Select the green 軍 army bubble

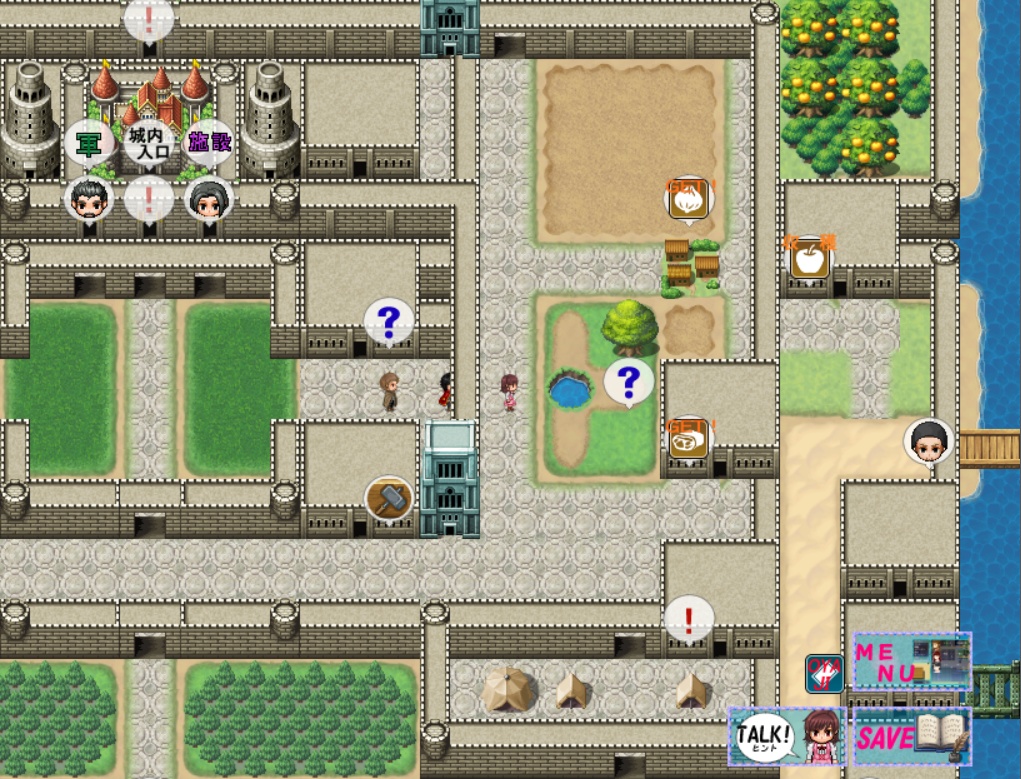(89, 142)
